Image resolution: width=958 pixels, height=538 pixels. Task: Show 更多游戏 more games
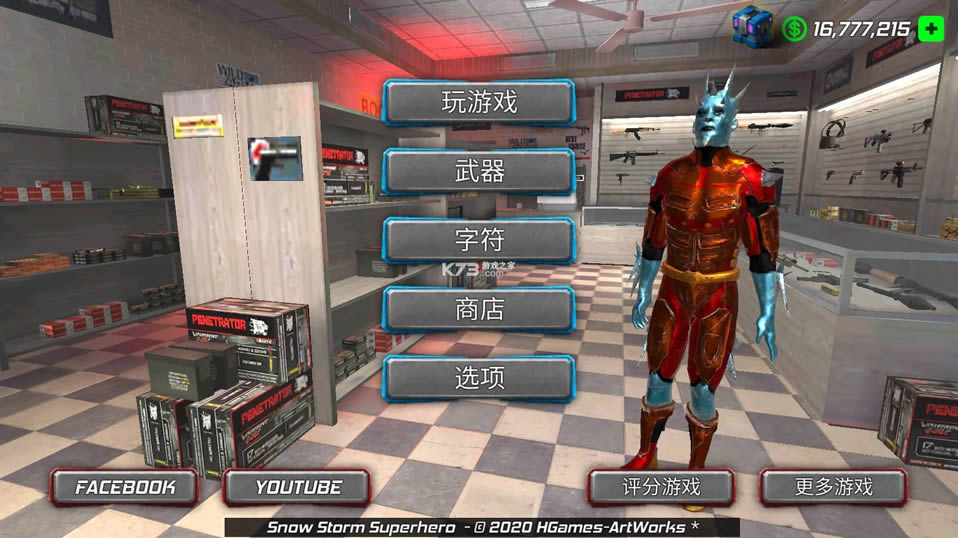click(x=833, y=487)
